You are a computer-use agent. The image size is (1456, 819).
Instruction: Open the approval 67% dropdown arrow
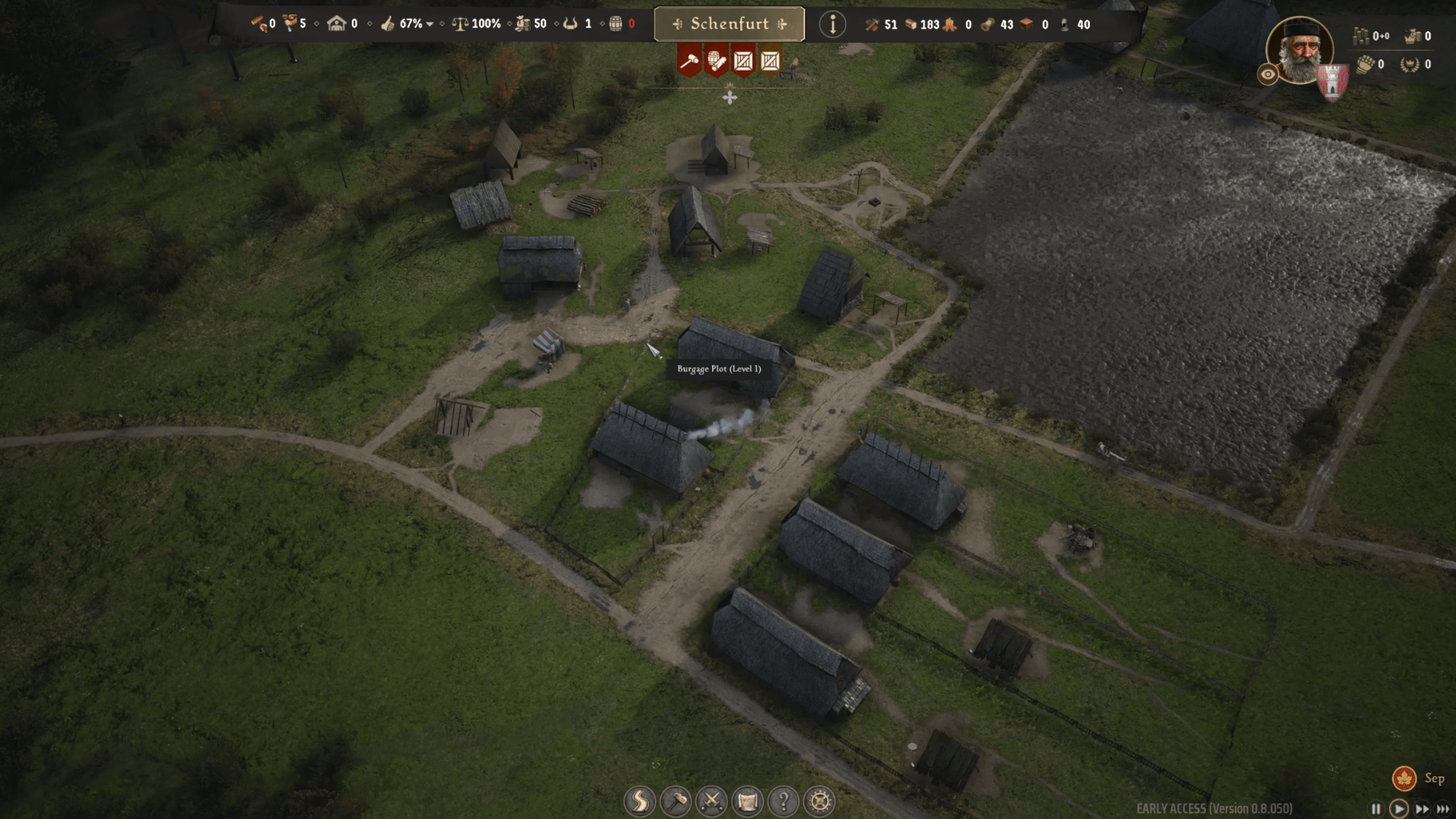point(430,24)
